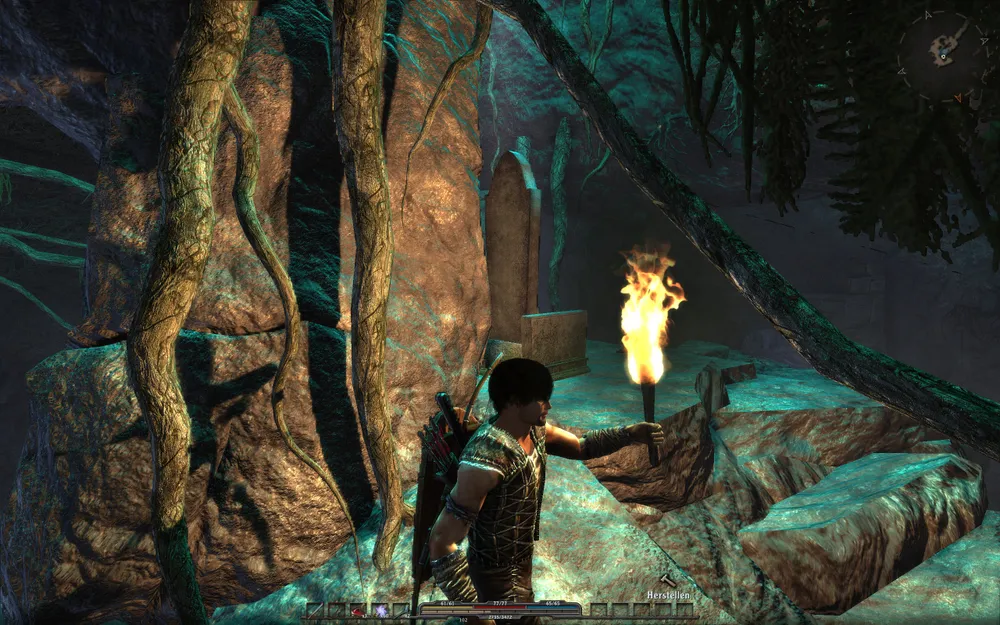The width and height of the screenshot is (1000, 625).
Task: Activate the purple spell hotbar slot
Action: tap(380, 609)
